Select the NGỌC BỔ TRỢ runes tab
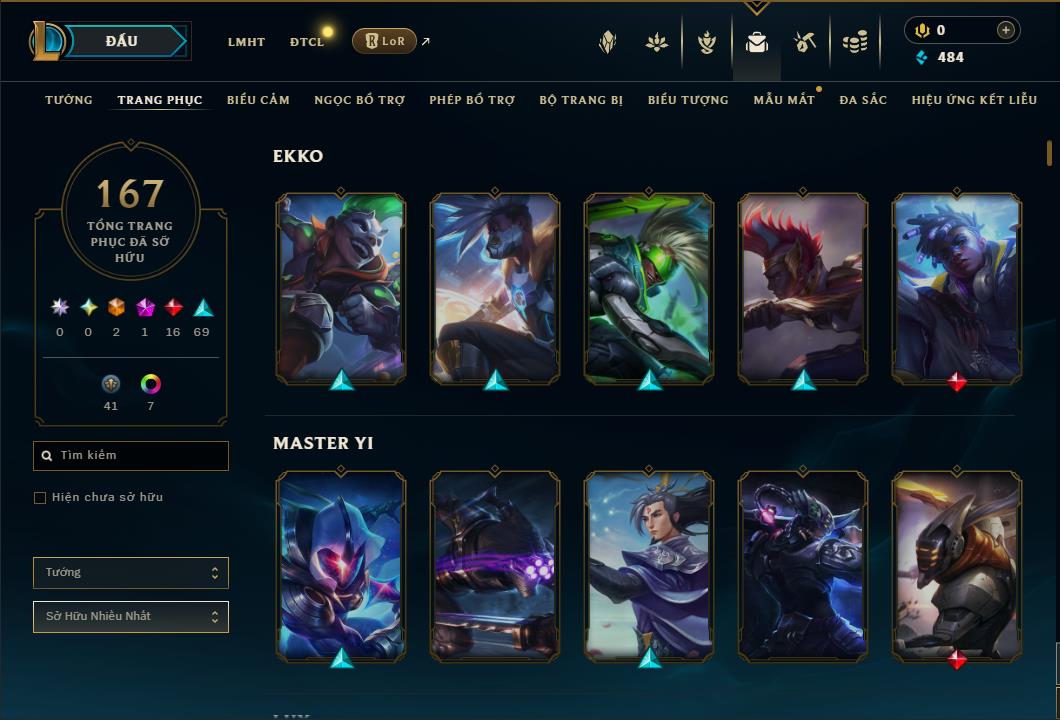 pyautogui.click(x=359, y=100)
